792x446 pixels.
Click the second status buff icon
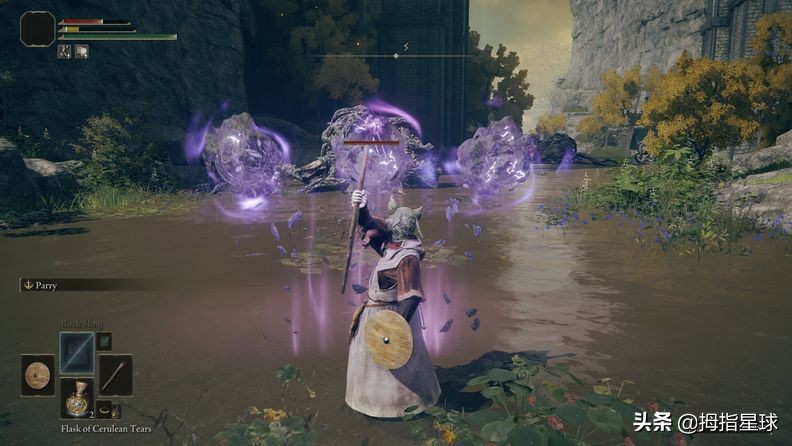coord(81,51)
